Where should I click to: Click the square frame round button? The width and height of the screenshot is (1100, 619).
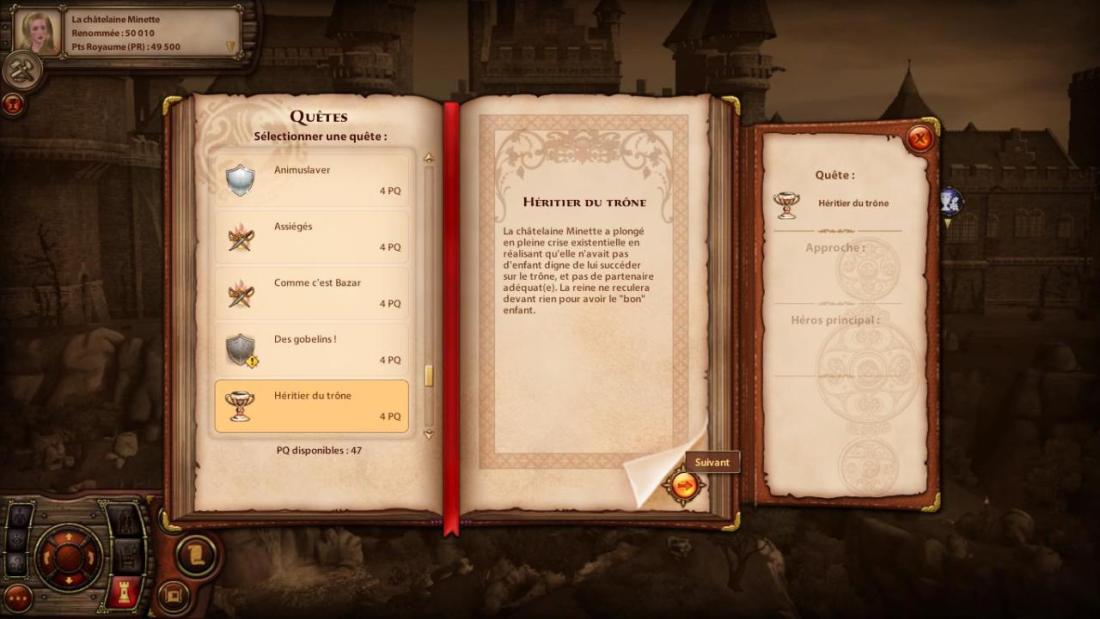[173, 595]
